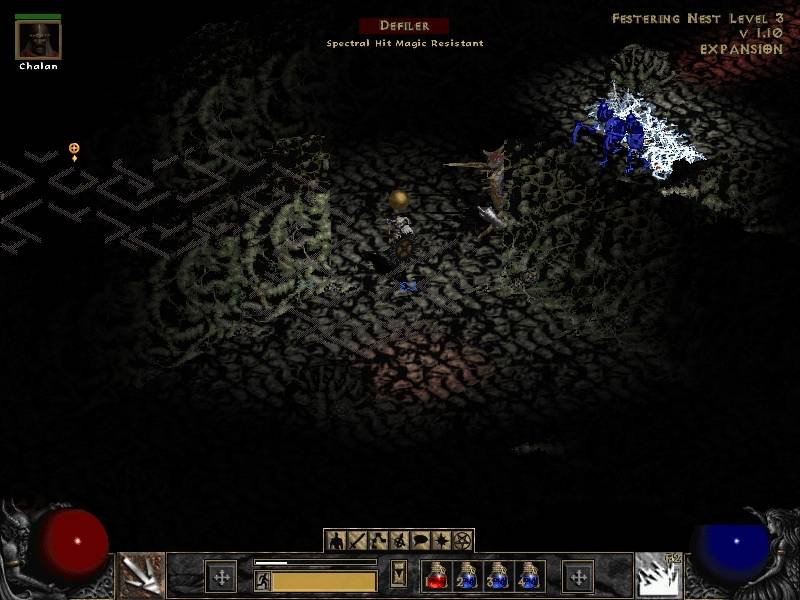The height and width of the screenshot is (600, 800).
Task: Open the character stats panel icon
Action: 336,541
